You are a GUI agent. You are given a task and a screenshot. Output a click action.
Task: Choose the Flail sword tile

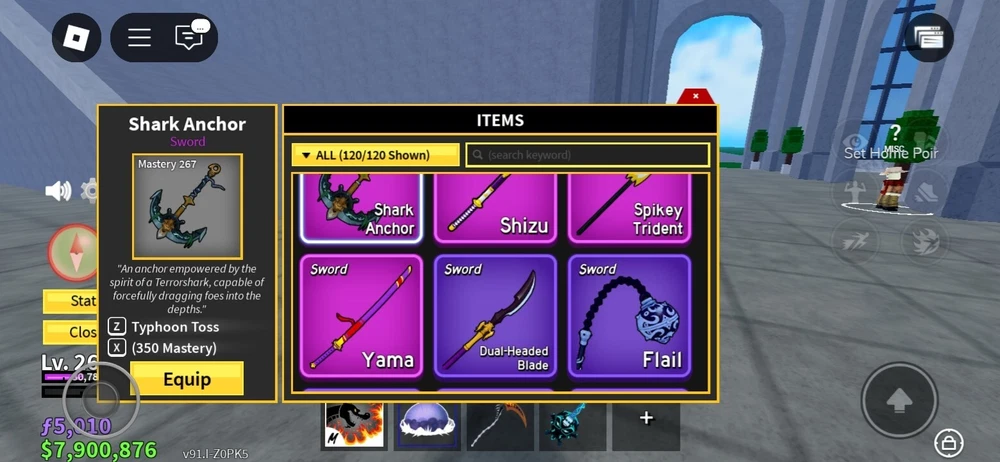629,315
